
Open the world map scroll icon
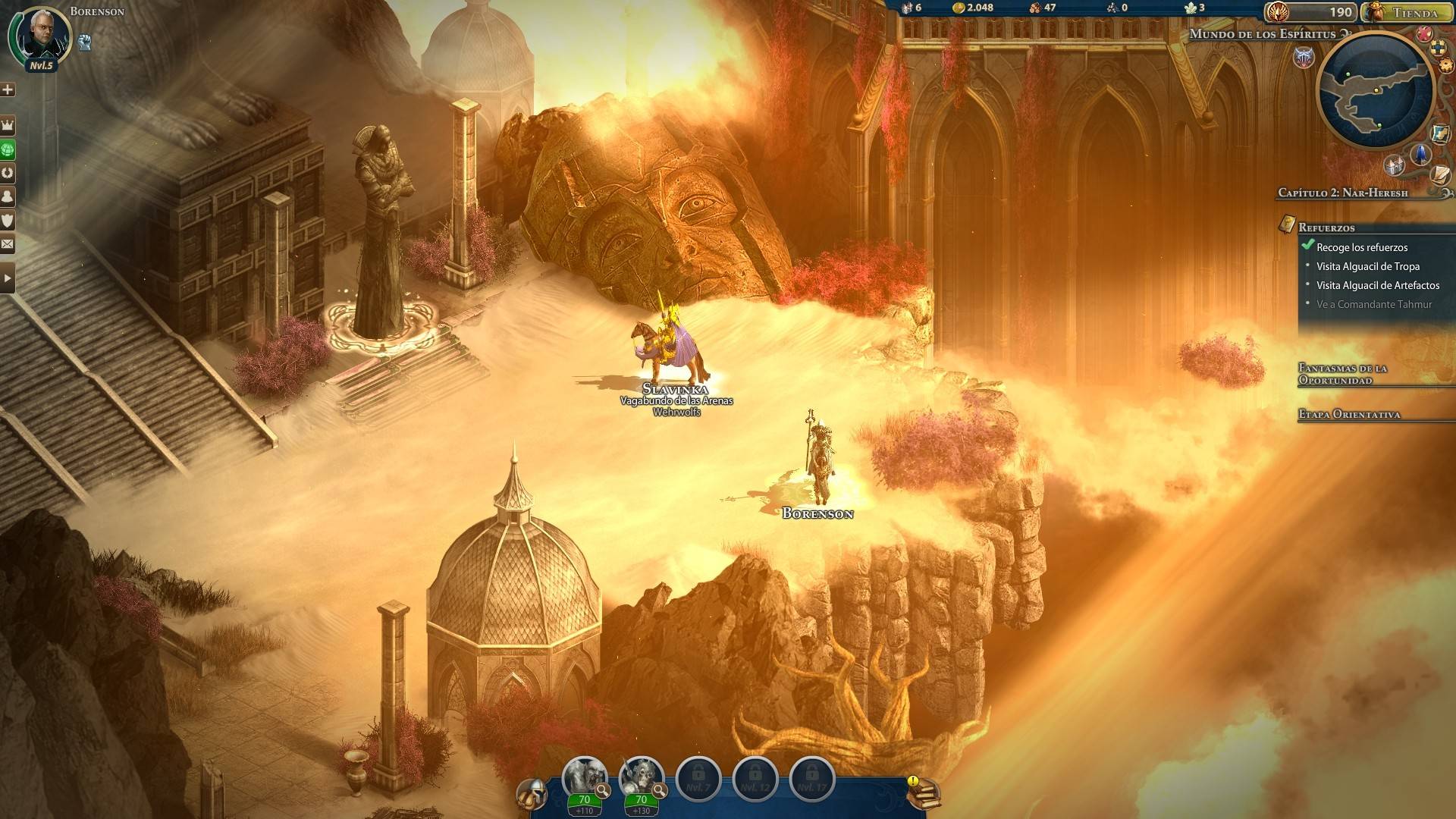pyautogui.click(x=1439, y=134)
